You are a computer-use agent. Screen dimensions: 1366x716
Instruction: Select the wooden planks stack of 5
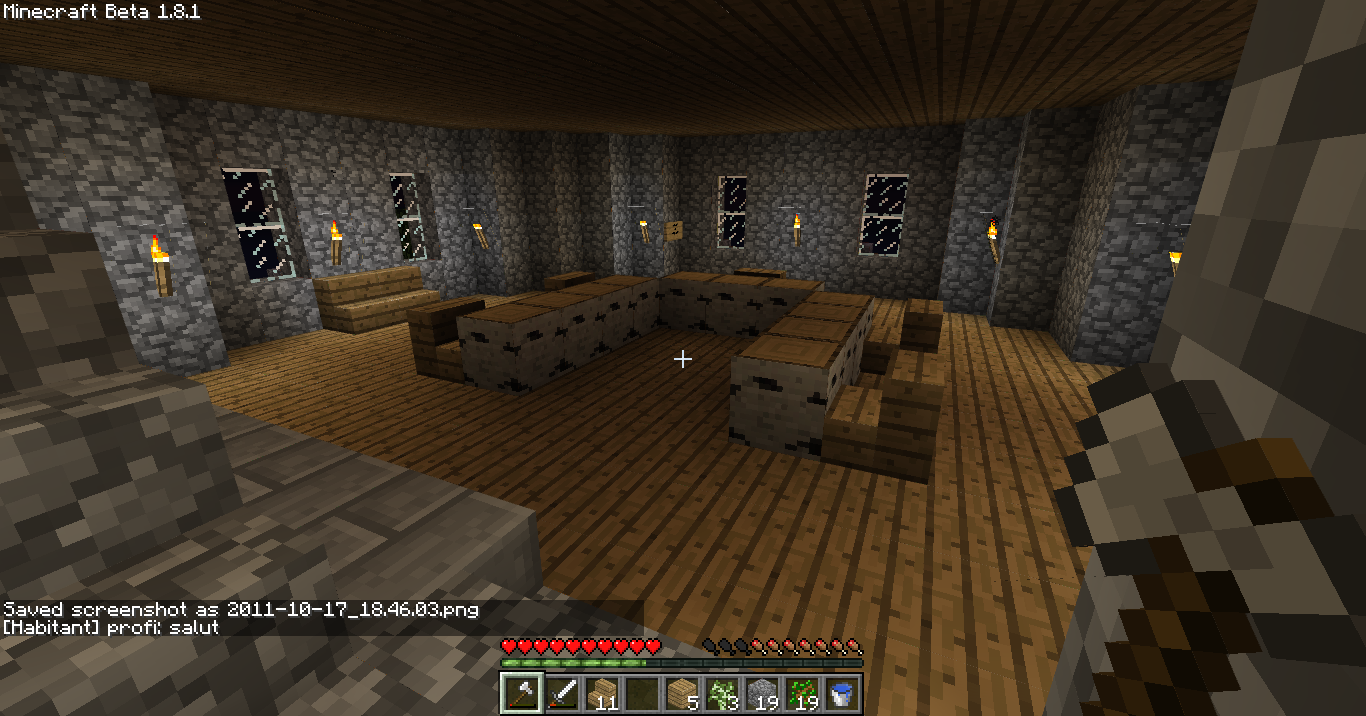pos(681,693)
